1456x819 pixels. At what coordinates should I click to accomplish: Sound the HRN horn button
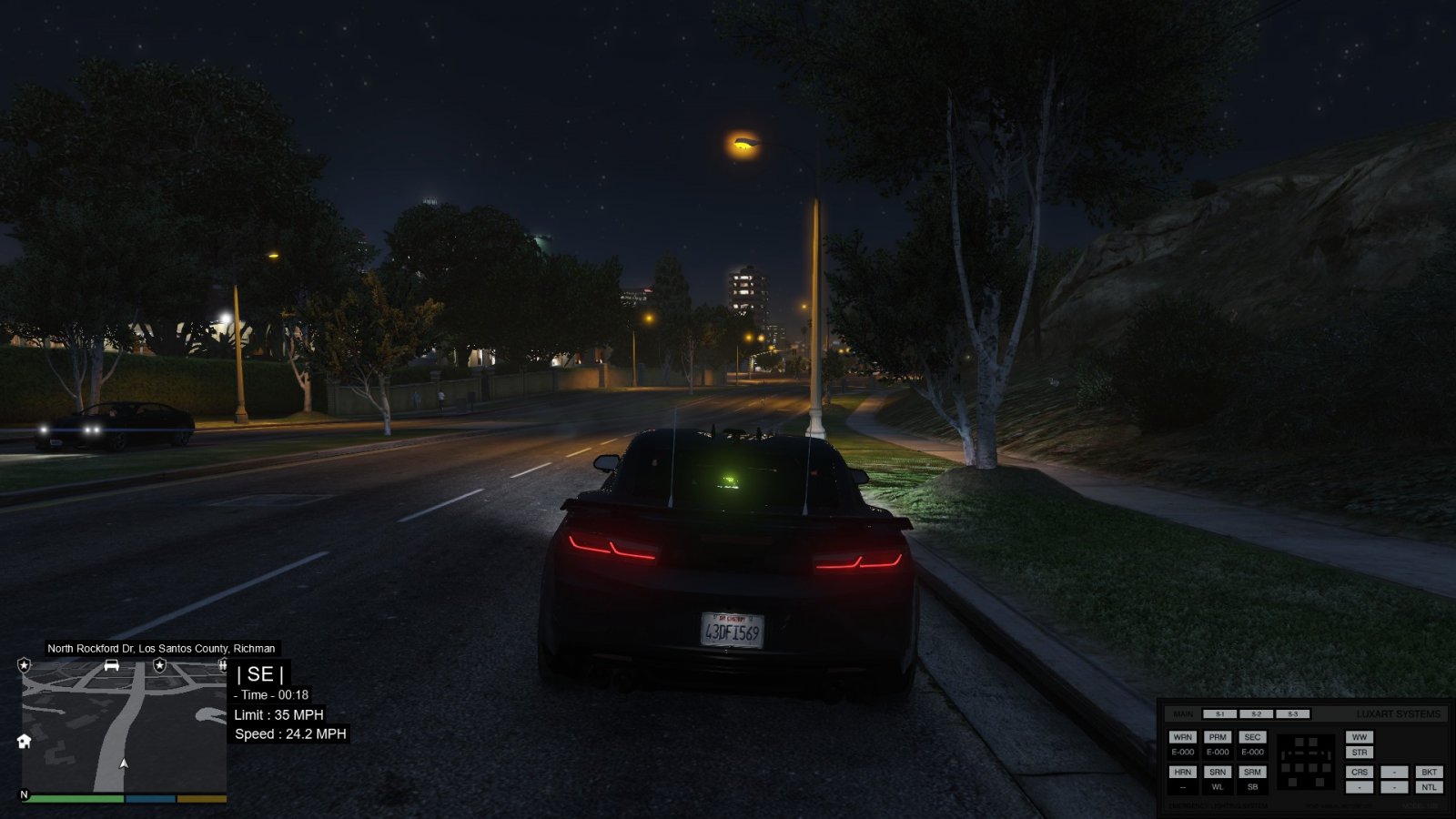tap(1182, 772)
